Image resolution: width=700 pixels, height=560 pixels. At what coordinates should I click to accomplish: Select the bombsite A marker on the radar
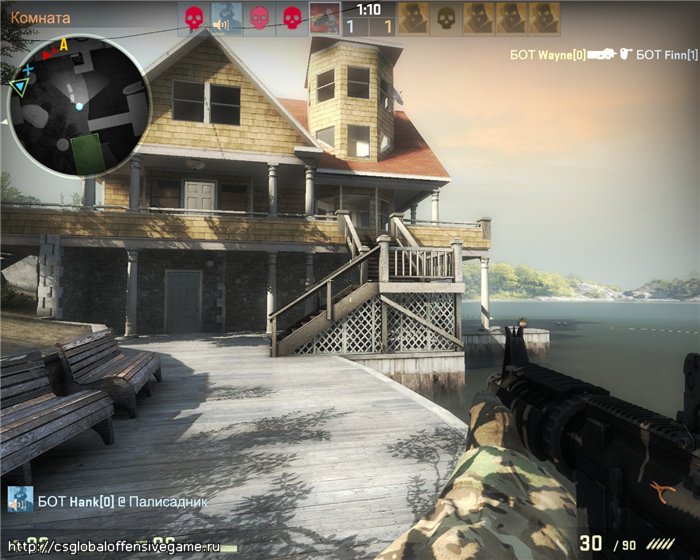point(64,45)
